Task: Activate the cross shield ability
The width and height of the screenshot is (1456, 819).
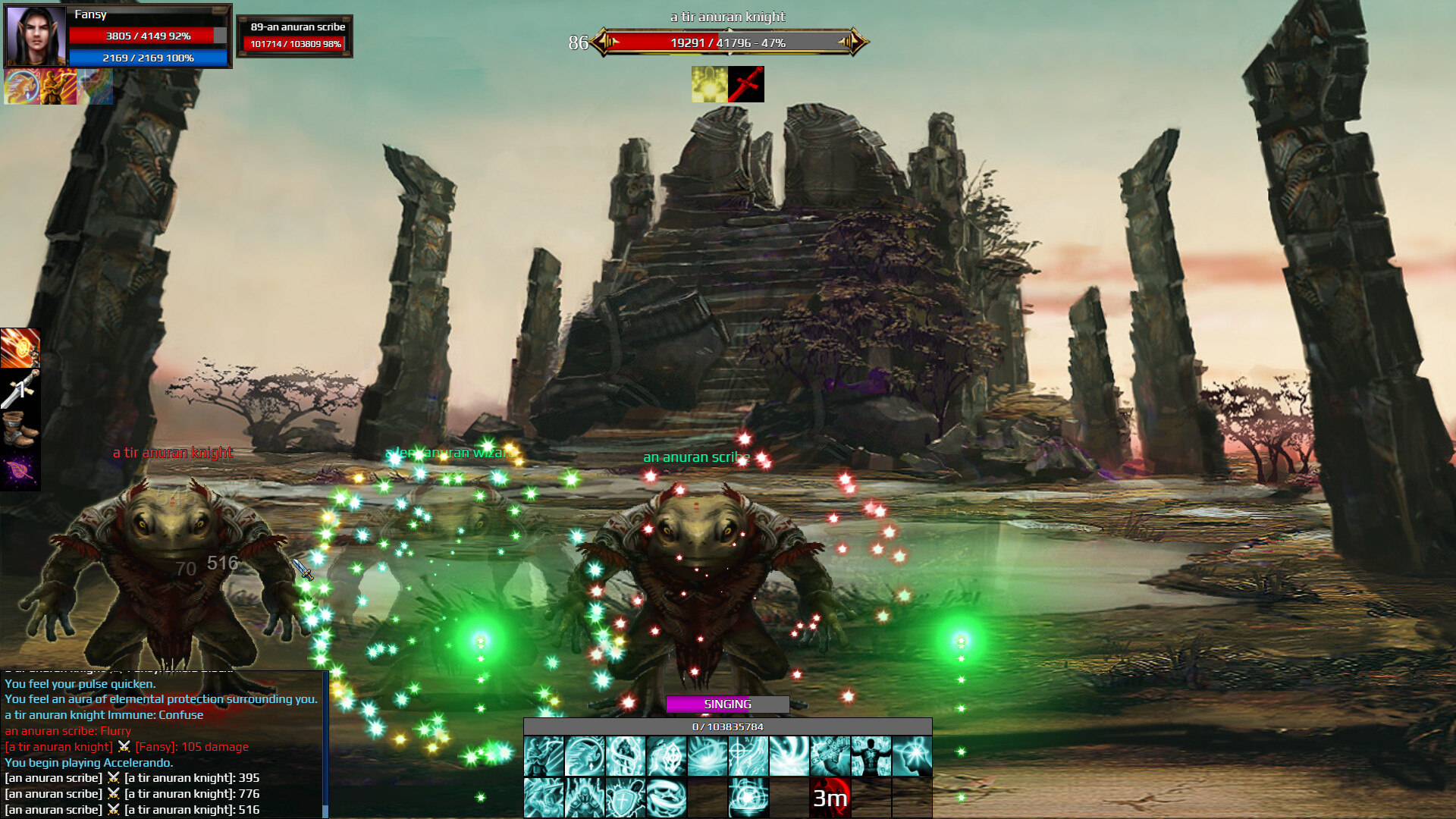Action: 626,798
